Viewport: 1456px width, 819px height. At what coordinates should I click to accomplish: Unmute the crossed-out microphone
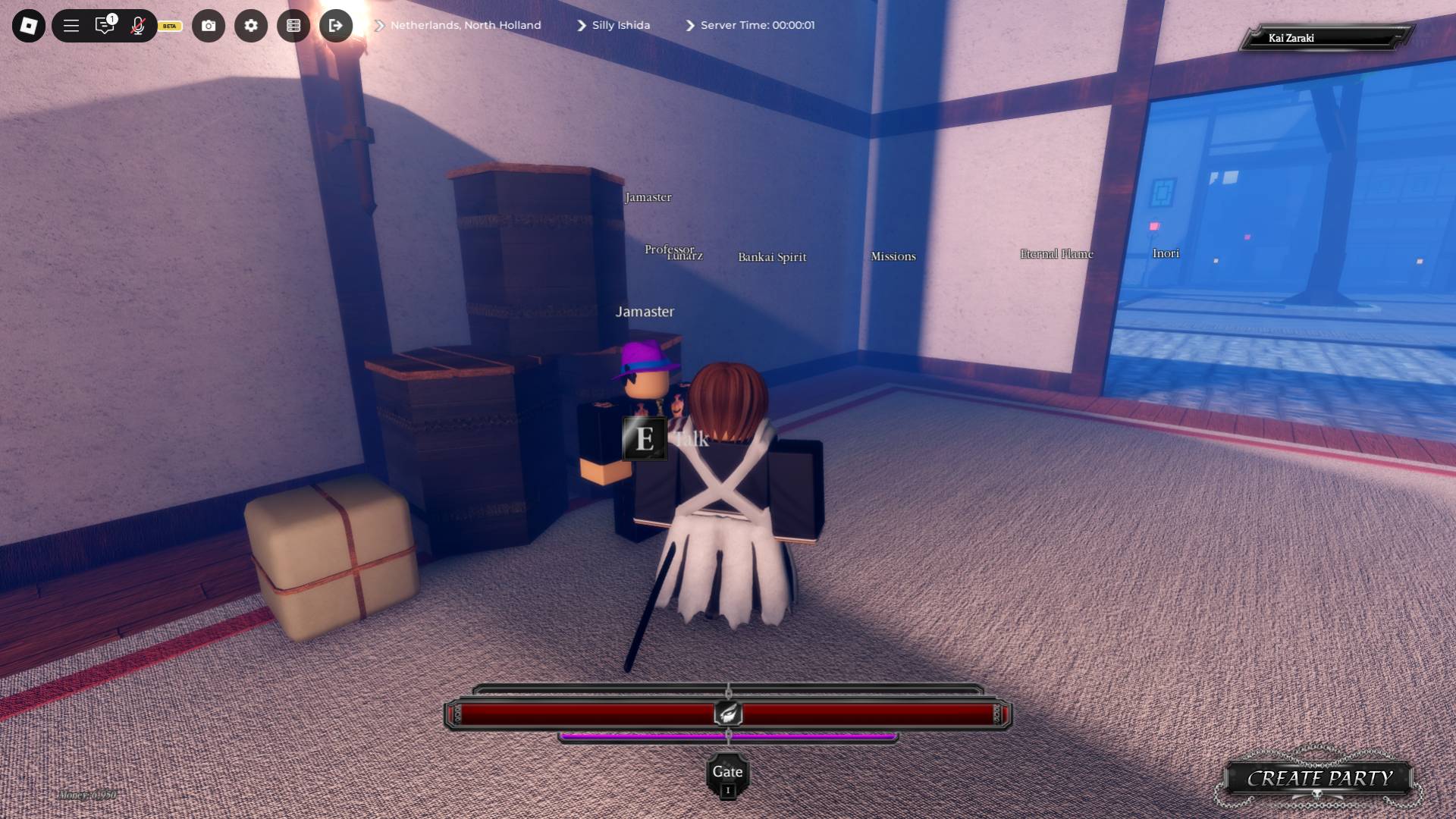(138, 25)
